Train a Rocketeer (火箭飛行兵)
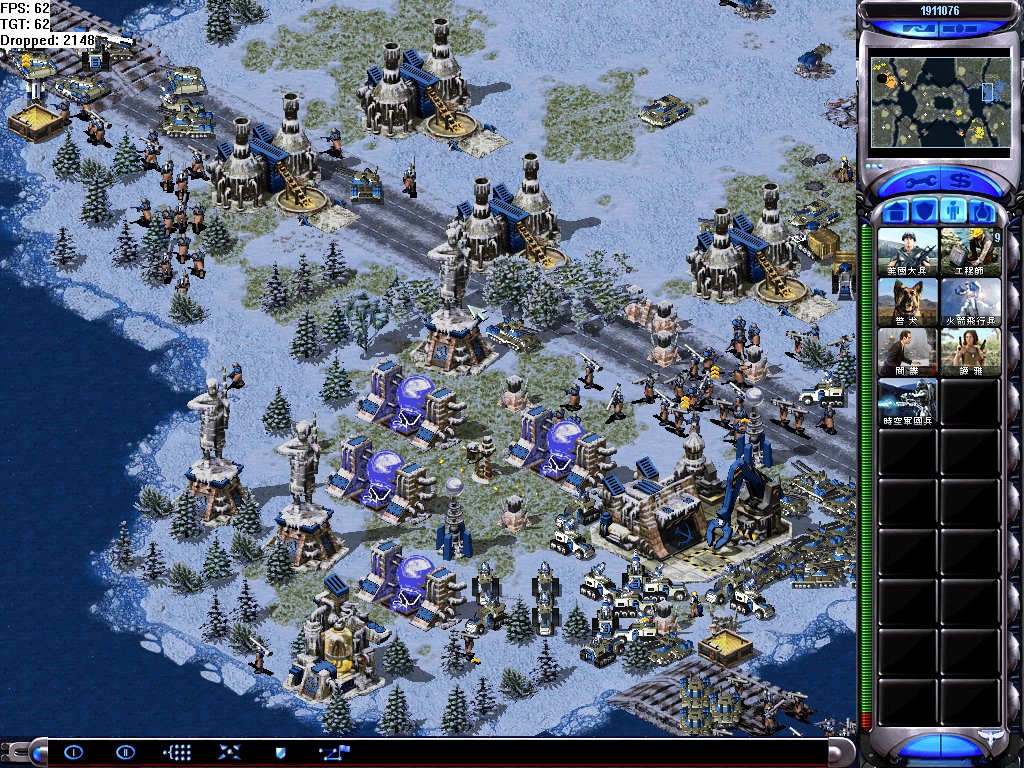Image resolution: width=1024 pixels, height=768 pixels. 970,302
